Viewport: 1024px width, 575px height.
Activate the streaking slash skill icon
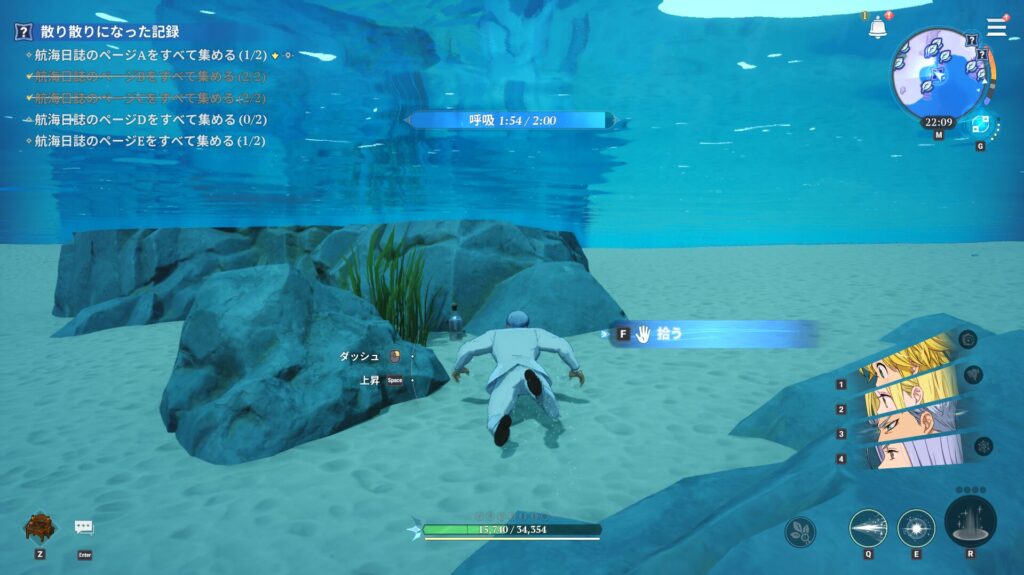[x=868, y=527]
